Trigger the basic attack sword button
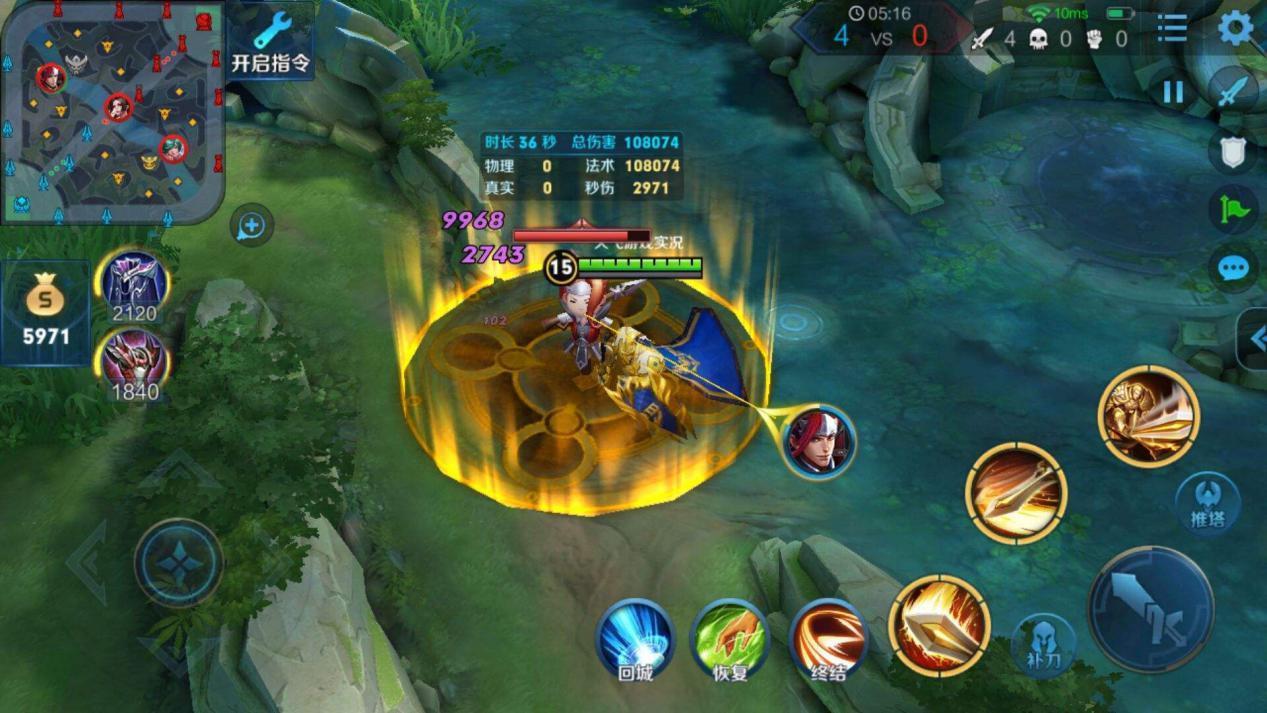 1150,609
